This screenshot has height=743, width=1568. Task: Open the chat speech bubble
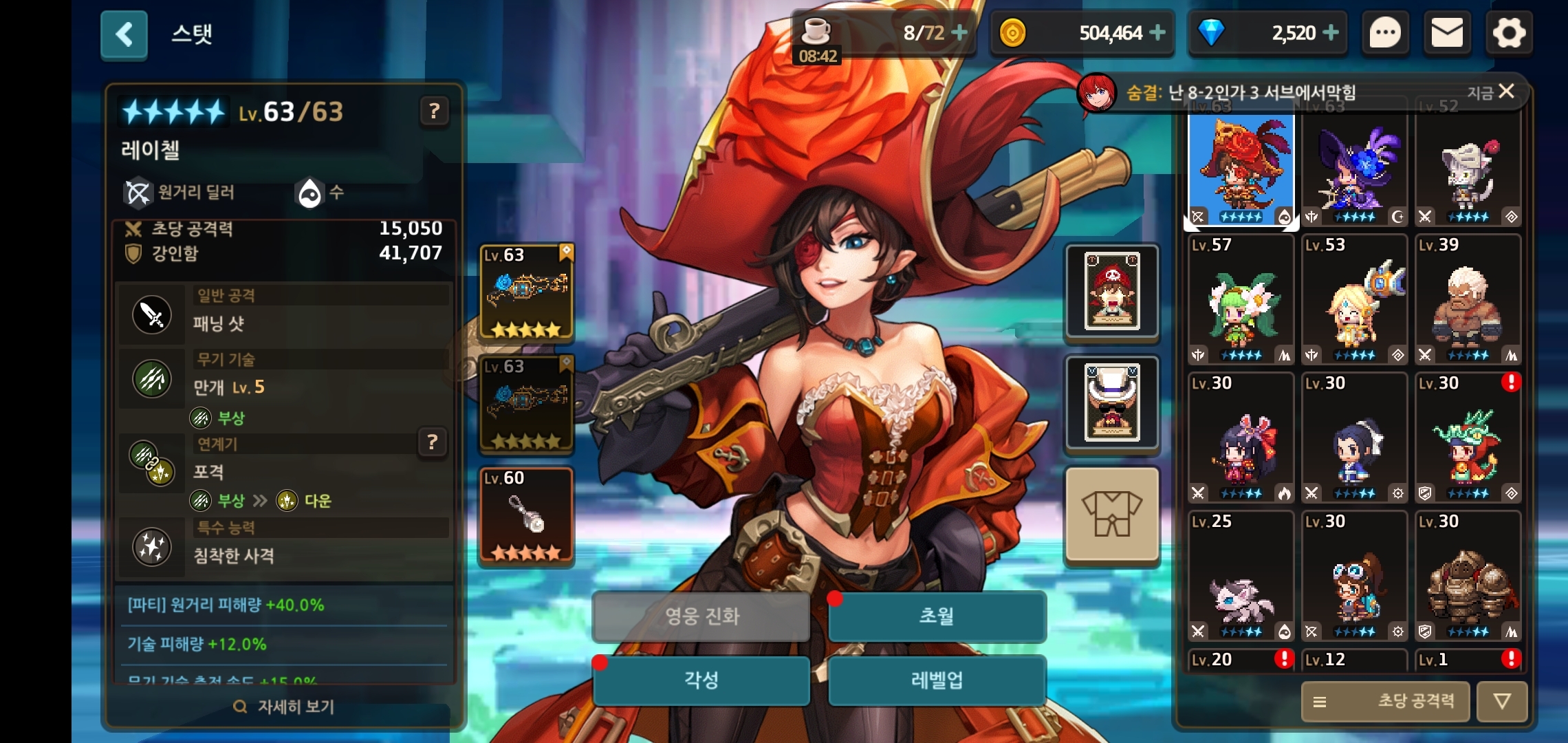pyautogui.click(x=1385, y=33)
